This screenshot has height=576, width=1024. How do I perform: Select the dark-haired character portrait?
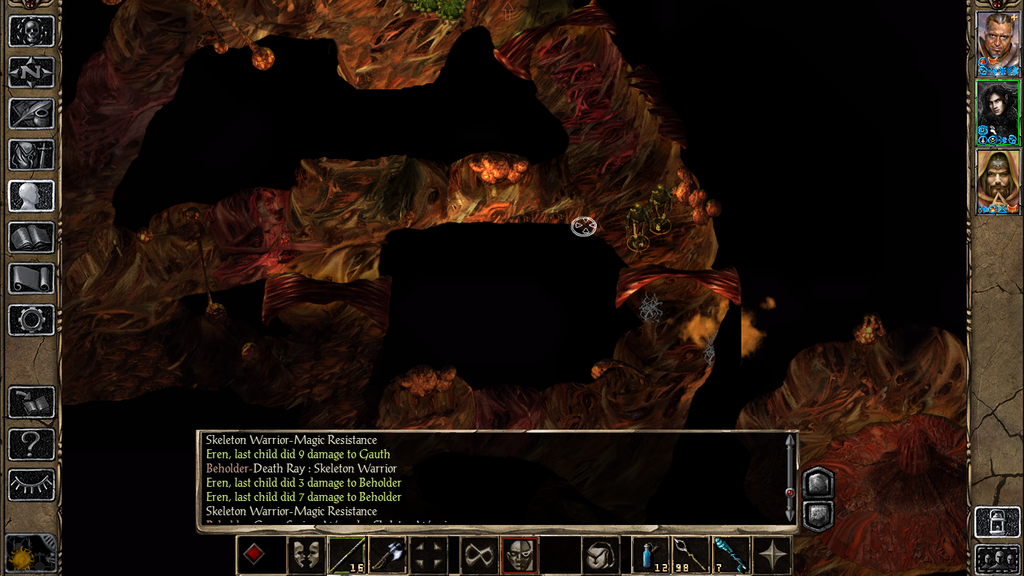tap(997, 112)
